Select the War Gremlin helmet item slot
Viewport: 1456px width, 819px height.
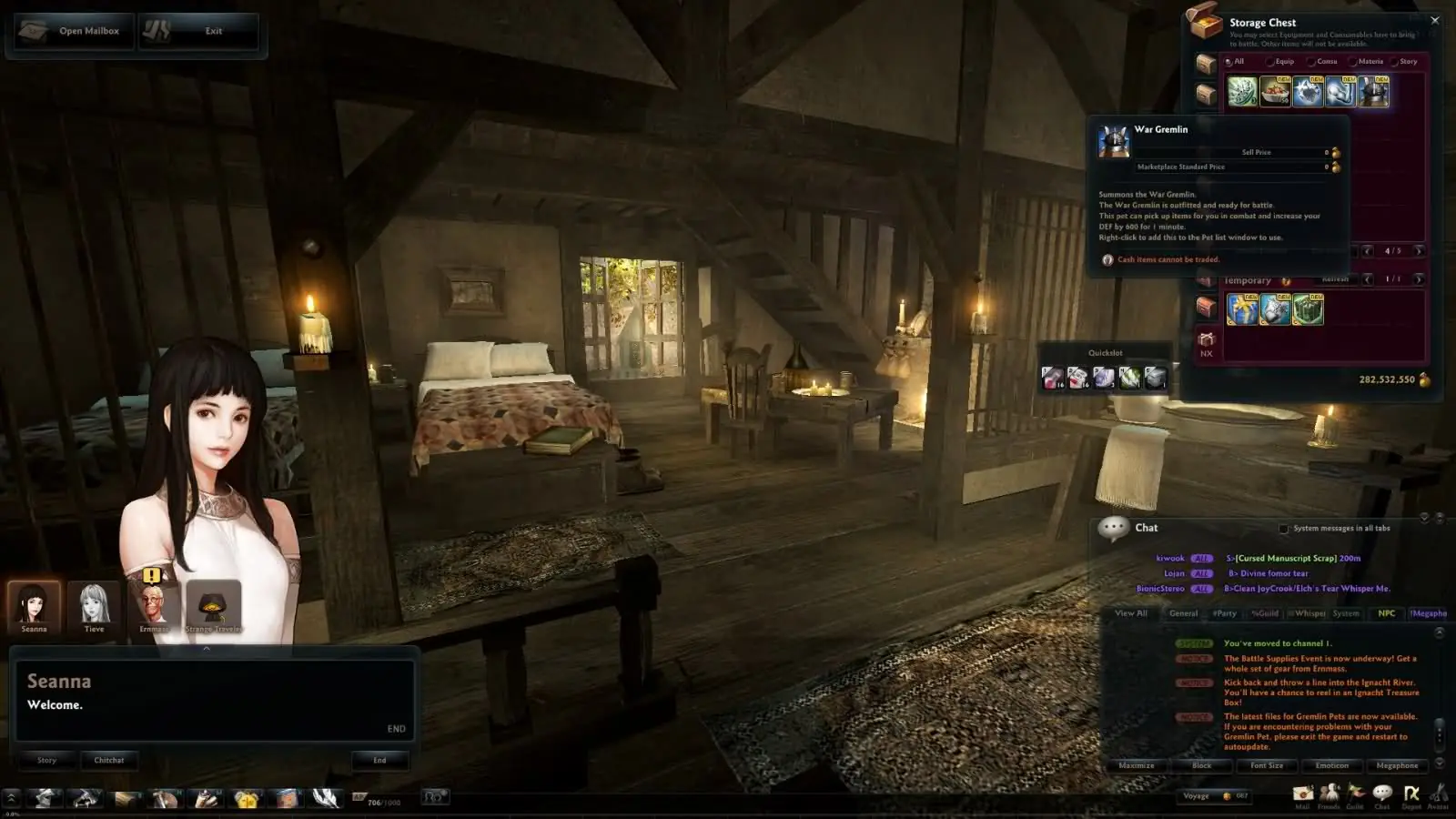(1373, 92)
